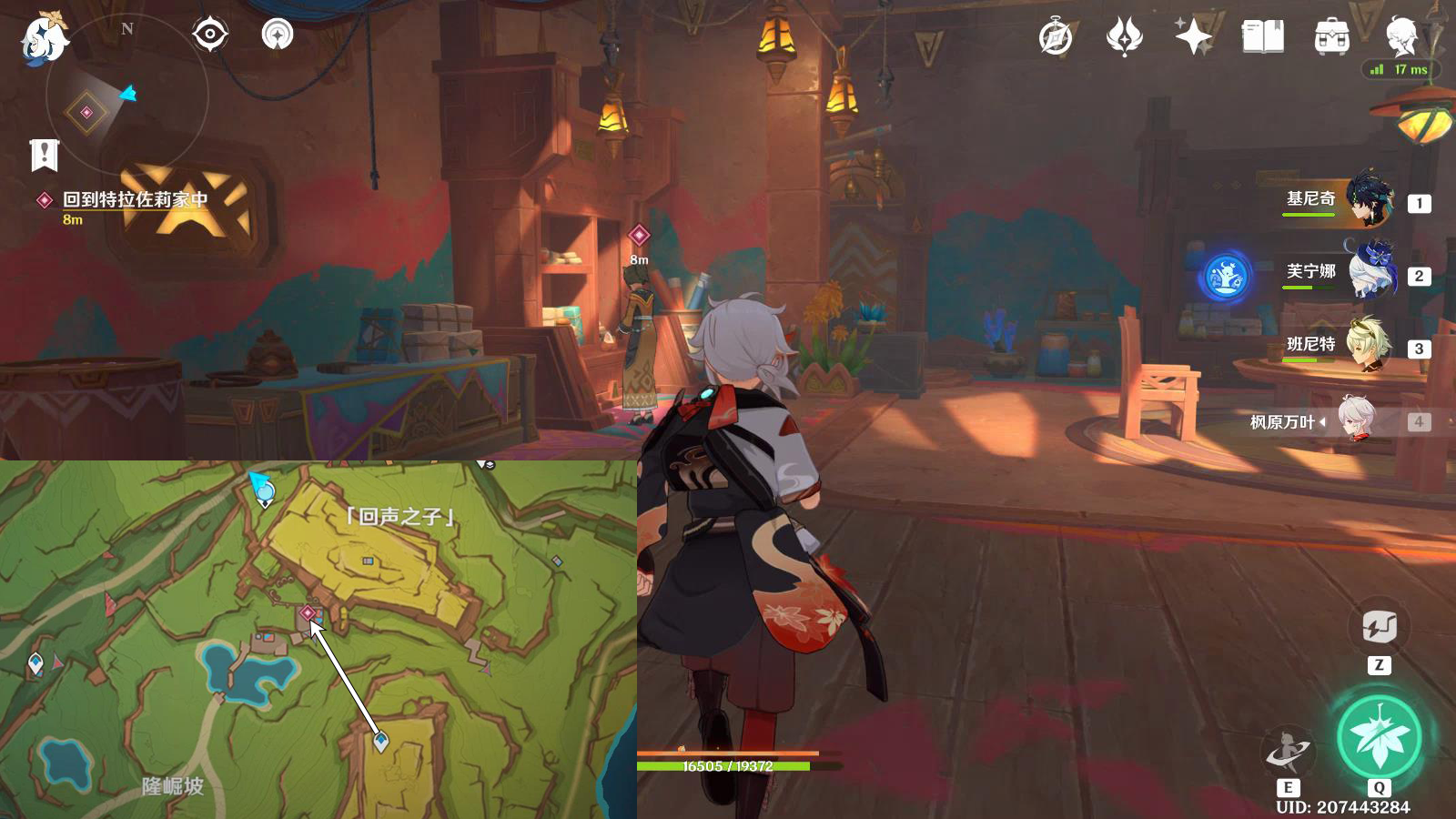The image size is (1456, 819).
Task: Open the character profile head icon
Action: (x=1401, y=37)
